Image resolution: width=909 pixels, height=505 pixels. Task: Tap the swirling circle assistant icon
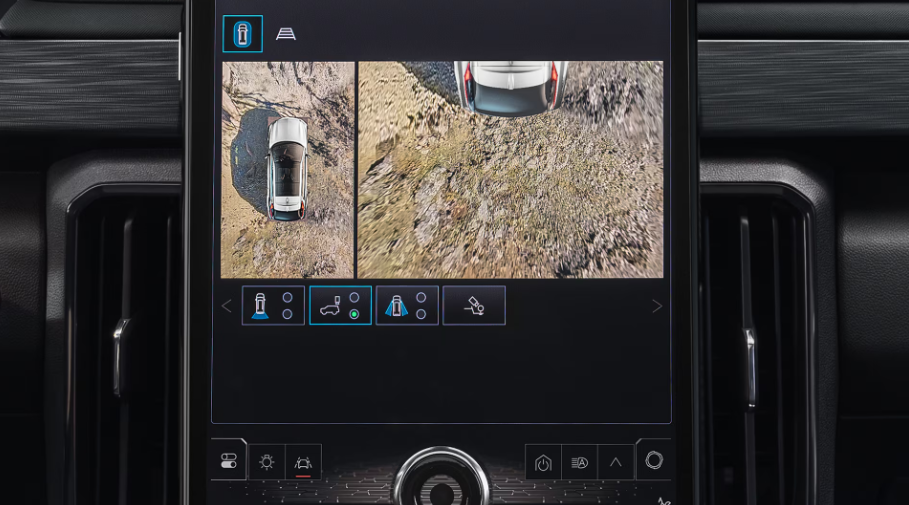point(654,460)
